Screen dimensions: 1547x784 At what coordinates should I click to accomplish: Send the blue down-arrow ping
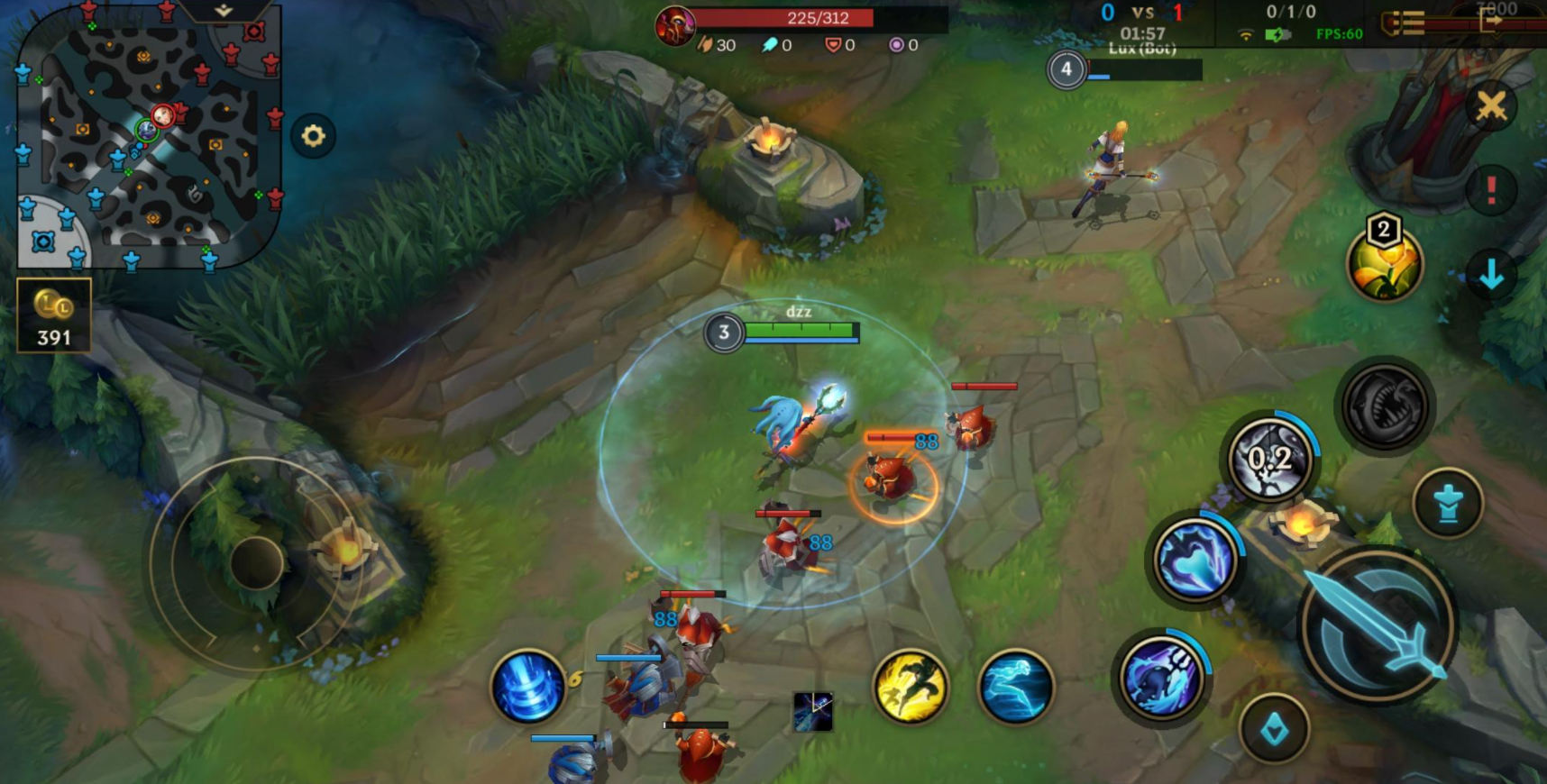(x=1491, y=274)
